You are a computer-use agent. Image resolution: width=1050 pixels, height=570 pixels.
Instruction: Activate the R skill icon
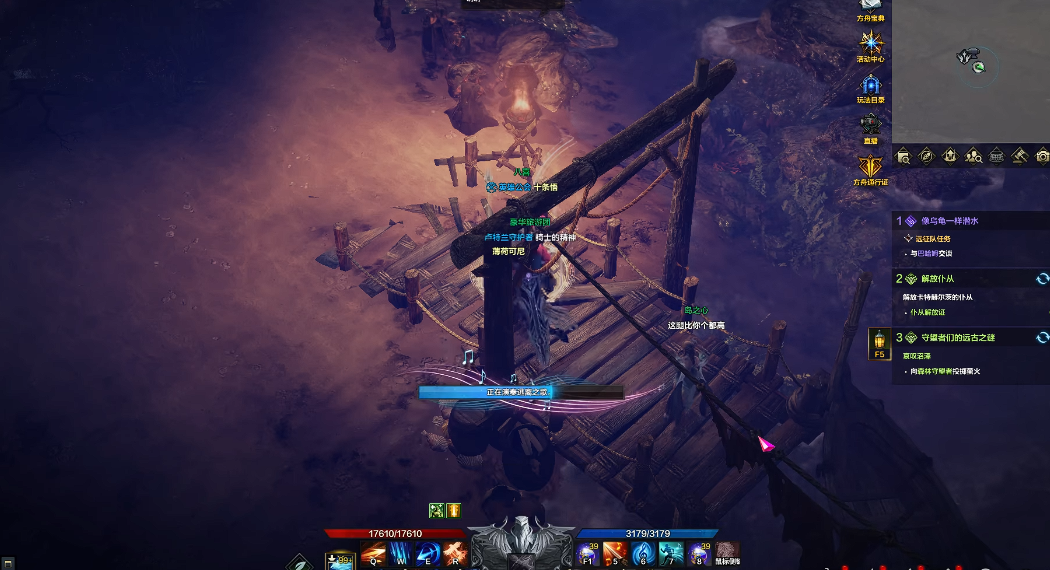click(x=455, y=554)
